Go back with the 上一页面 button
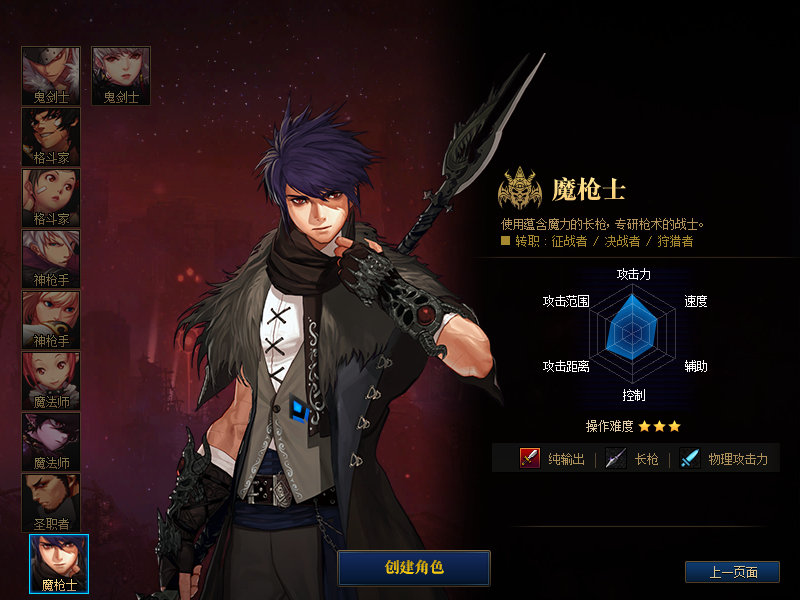This screenshot has height=600, width=800. [x=732, y=572]
